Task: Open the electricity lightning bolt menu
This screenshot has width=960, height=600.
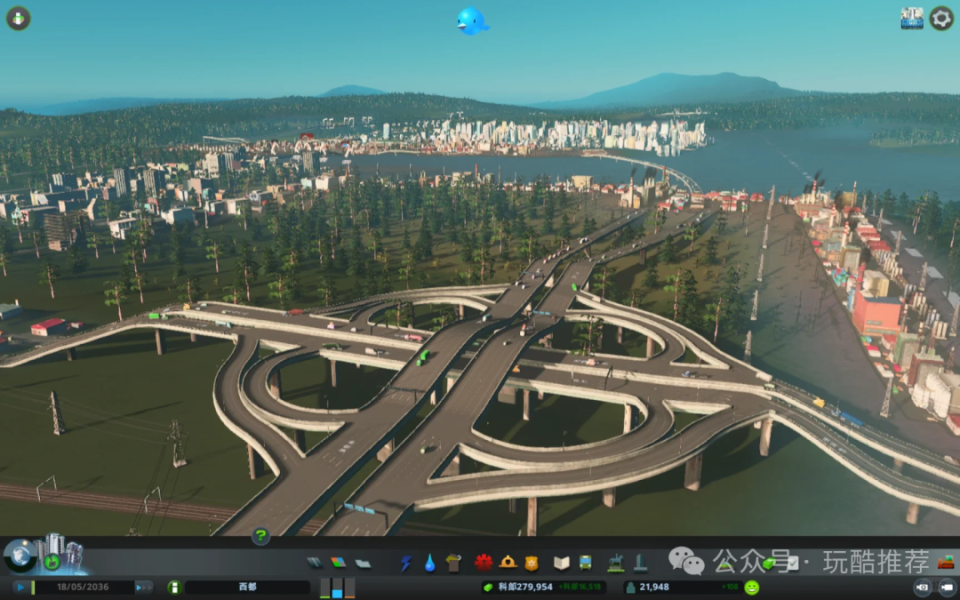Action: point(406,563)
